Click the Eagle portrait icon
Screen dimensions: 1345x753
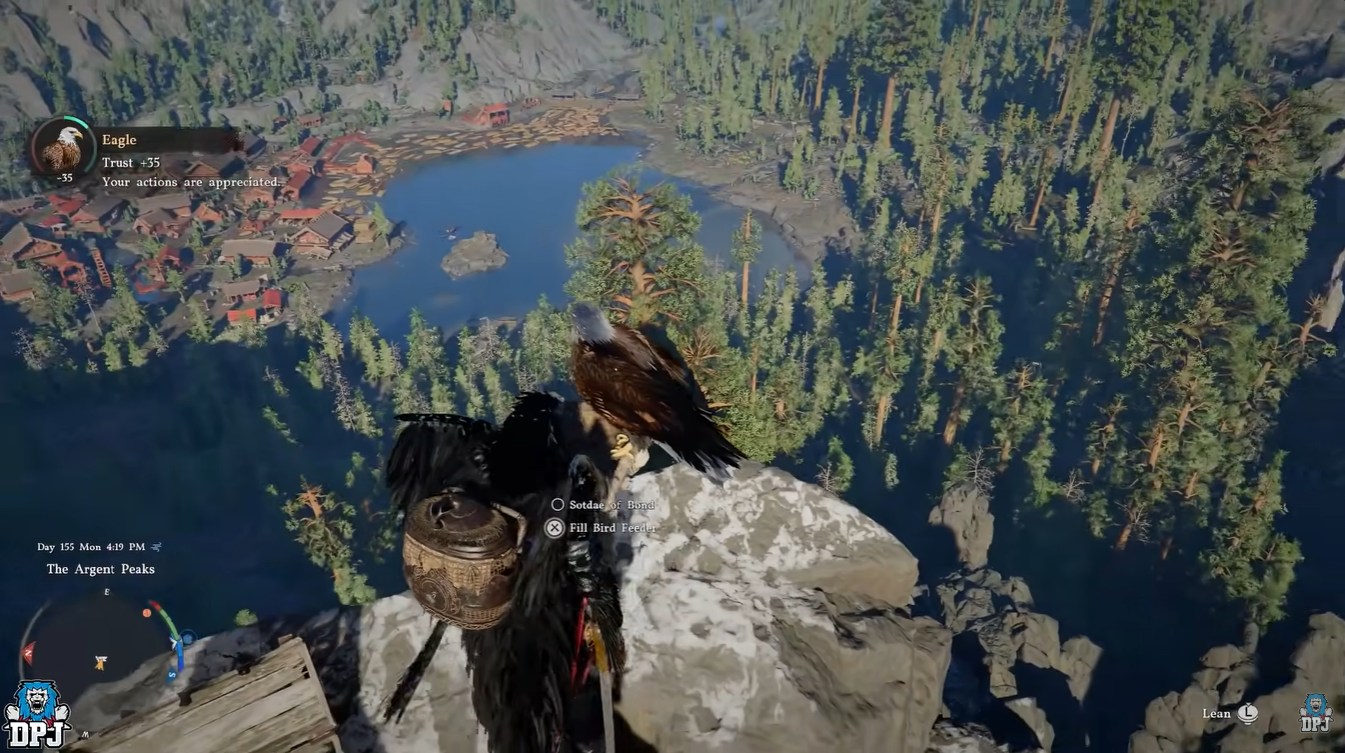62,150
